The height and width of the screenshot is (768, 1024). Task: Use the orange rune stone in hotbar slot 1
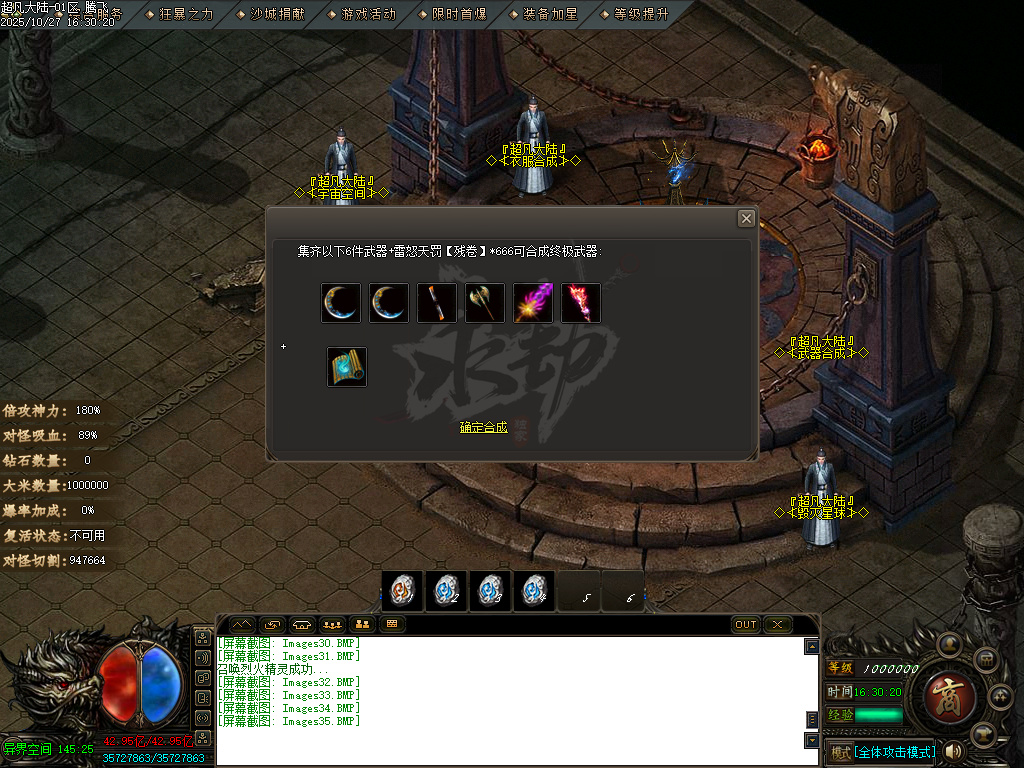coord(403,591)
